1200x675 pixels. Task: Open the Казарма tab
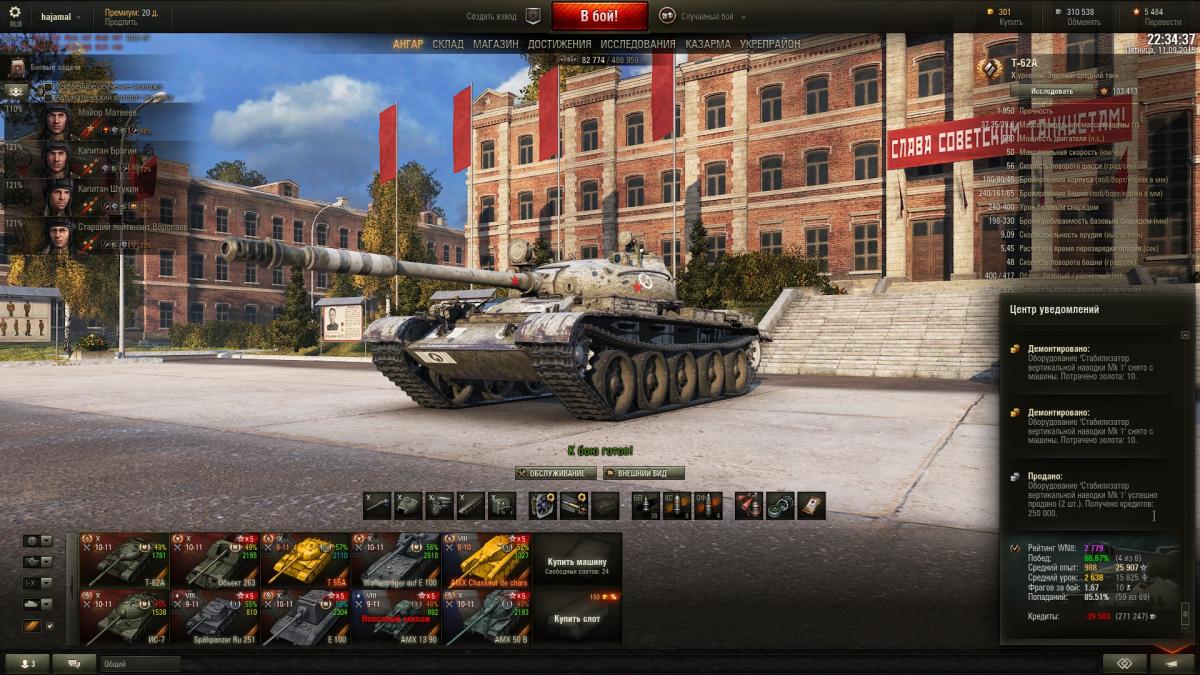[x=707, y=44]
